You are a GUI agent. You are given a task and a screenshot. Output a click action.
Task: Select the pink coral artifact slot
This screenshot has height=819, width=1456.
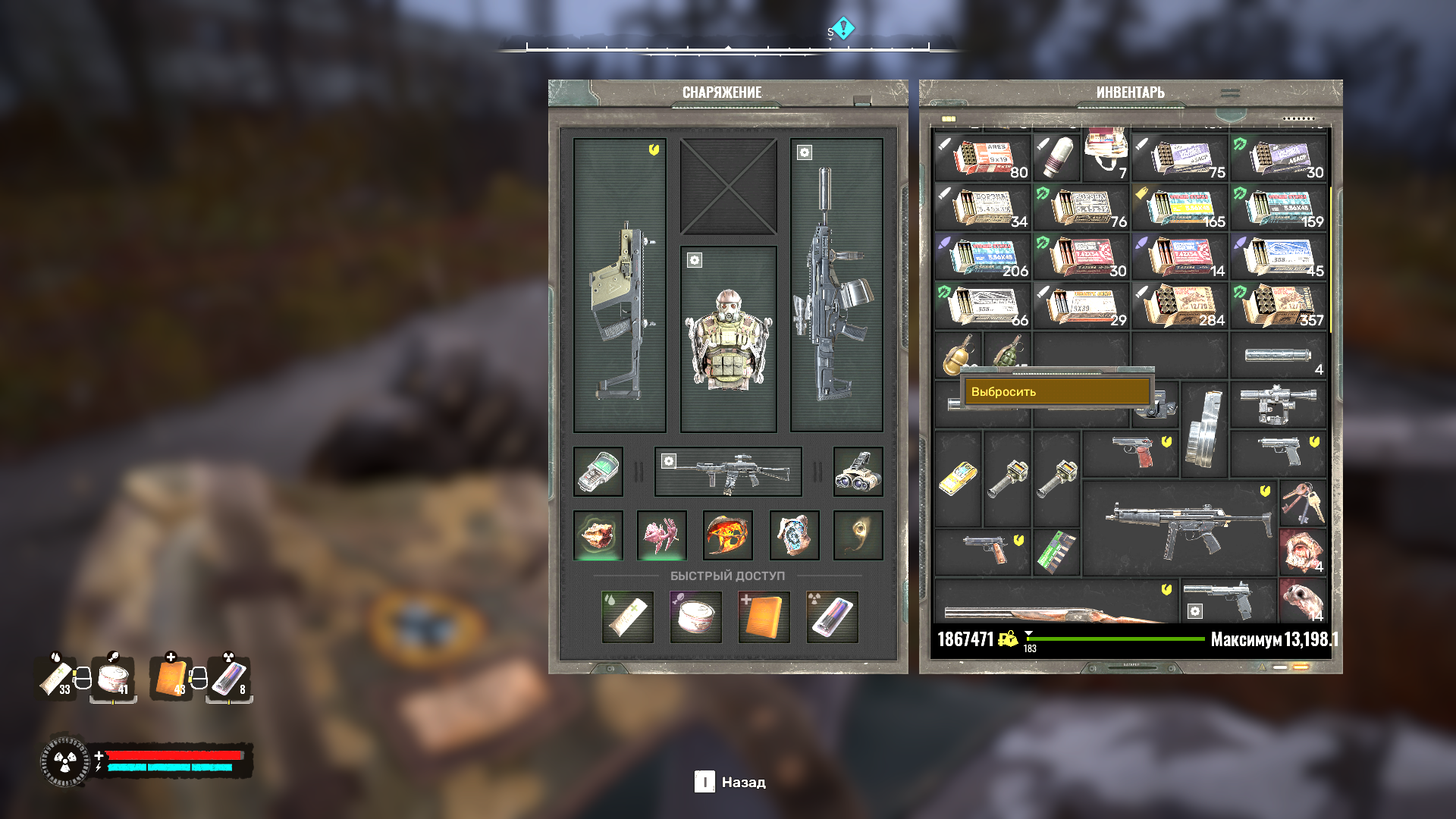[662, 535]
